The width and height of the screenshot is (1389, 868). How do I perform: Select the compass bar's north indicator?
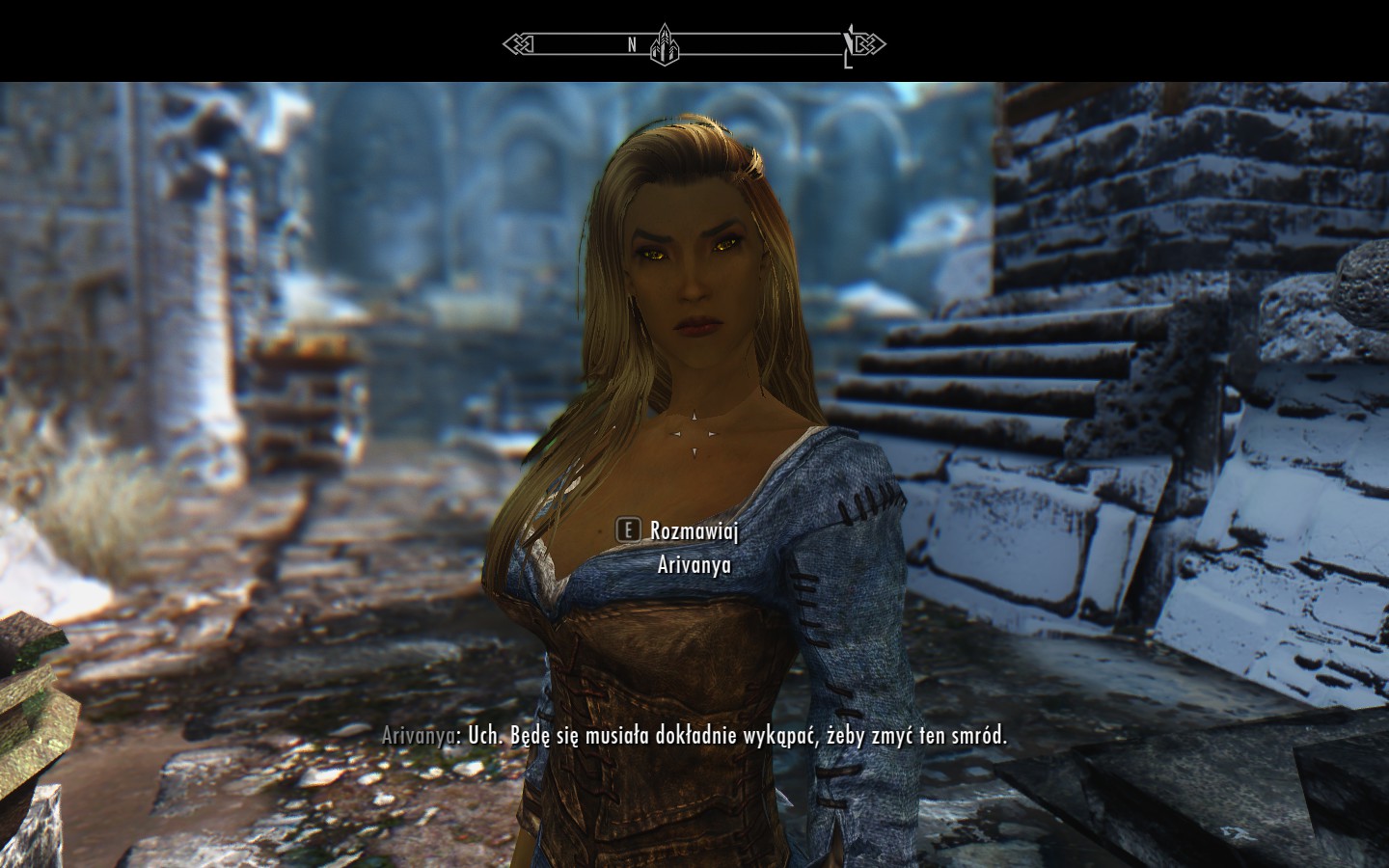pyautogui.click(x=632, y=44)
